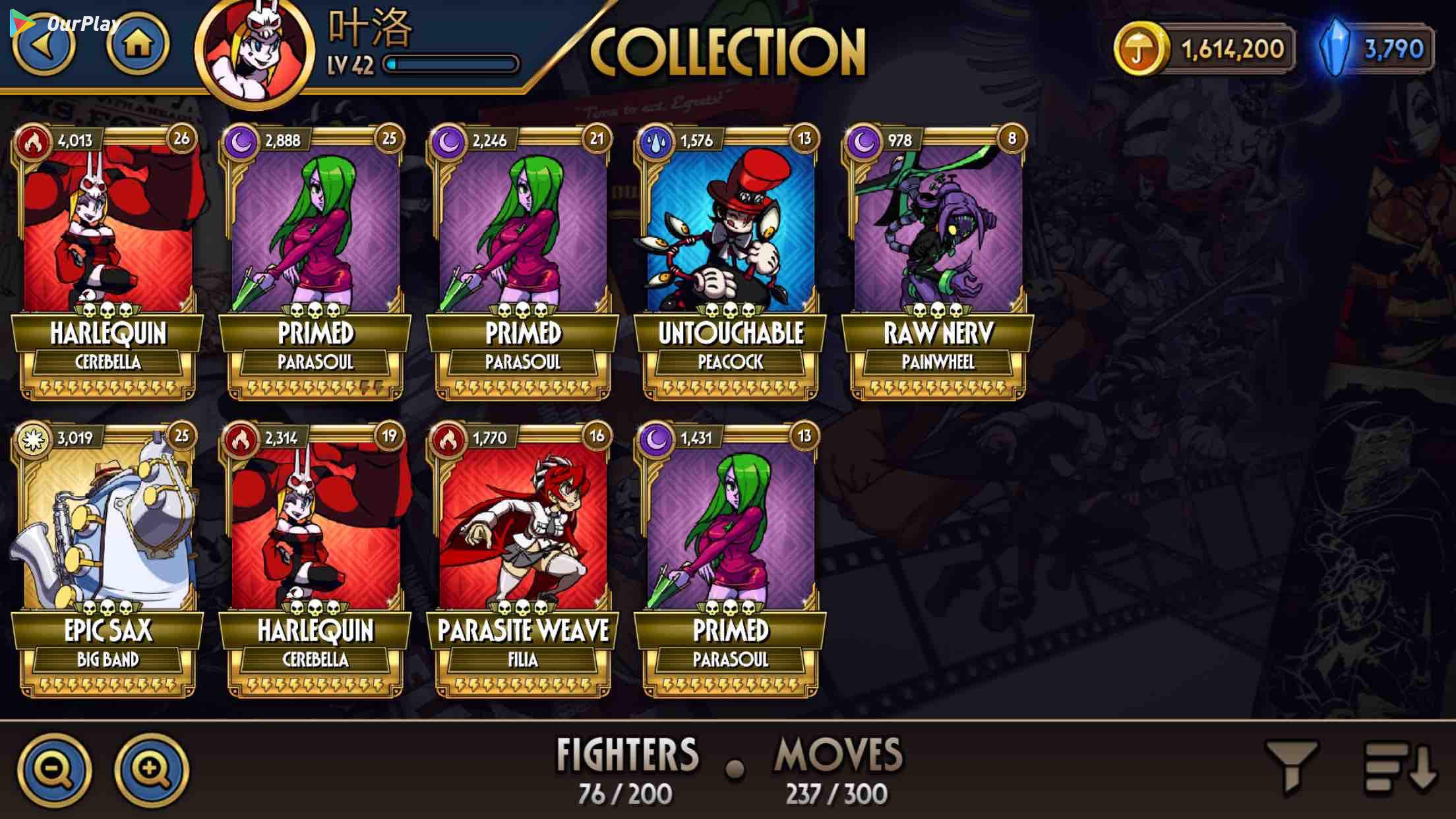Open the player profile avatar
This screenshot has width=1456, height=819.
pos(254,51)
